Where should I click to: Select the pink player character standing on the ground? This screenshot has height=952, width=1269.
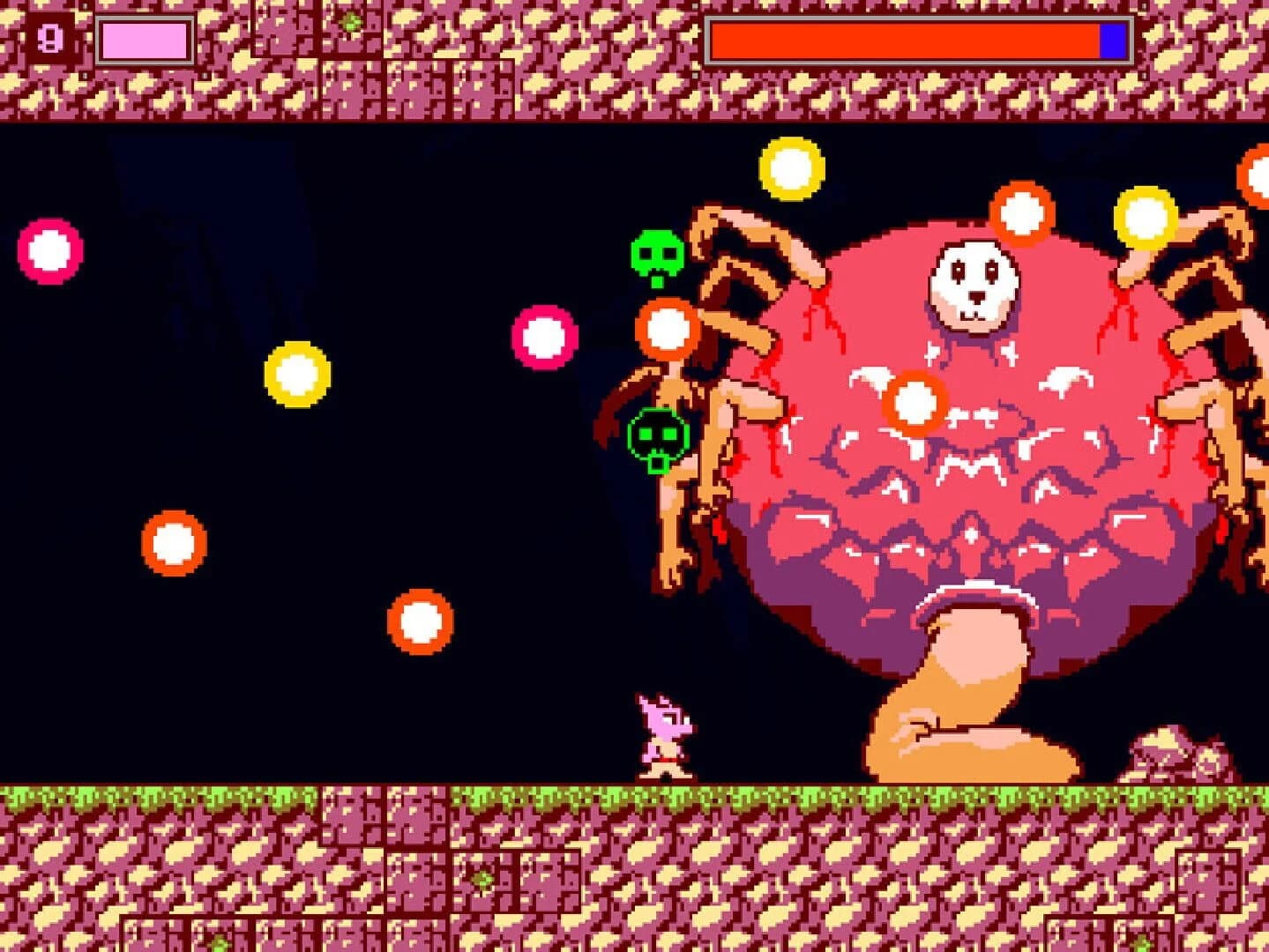[x=661, y=736]
